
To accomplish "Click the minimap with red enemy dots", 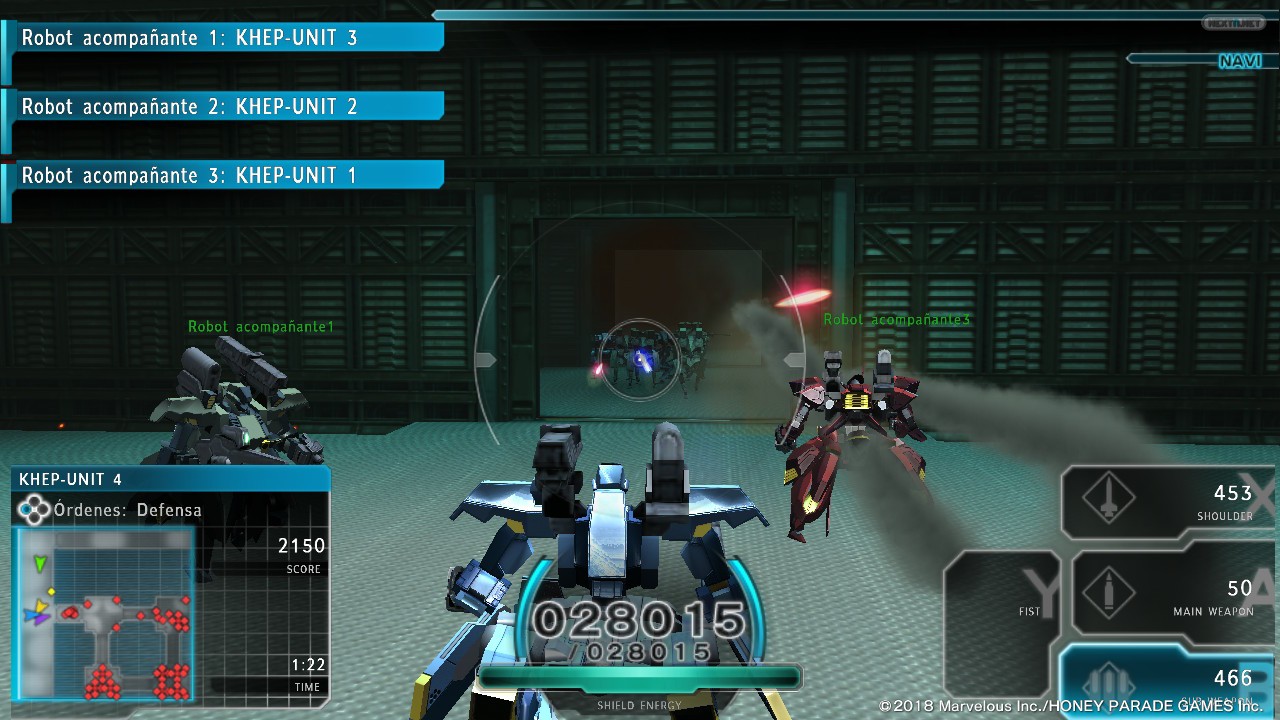I will (103, 614).
